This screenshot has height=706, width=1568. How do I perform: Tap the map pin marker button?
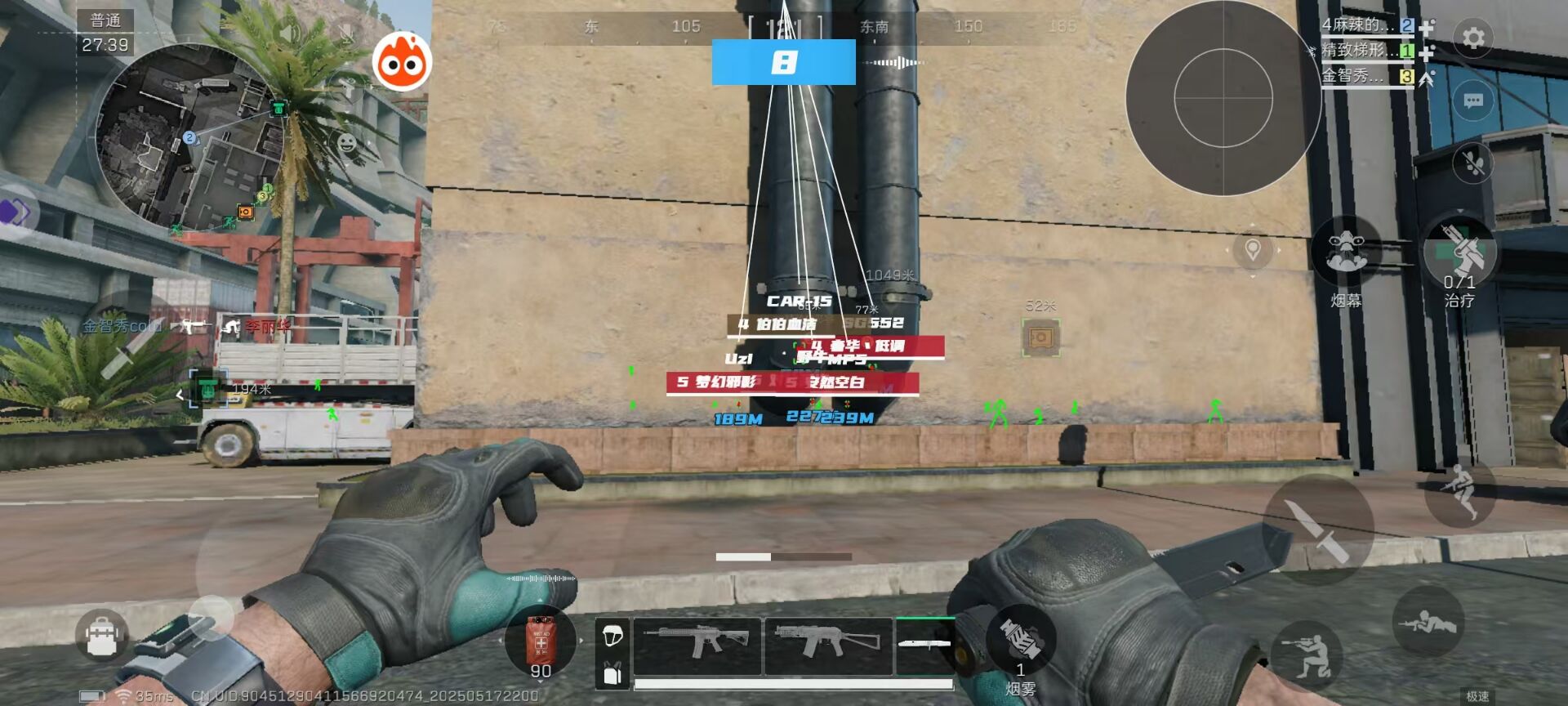(1252, 250)
